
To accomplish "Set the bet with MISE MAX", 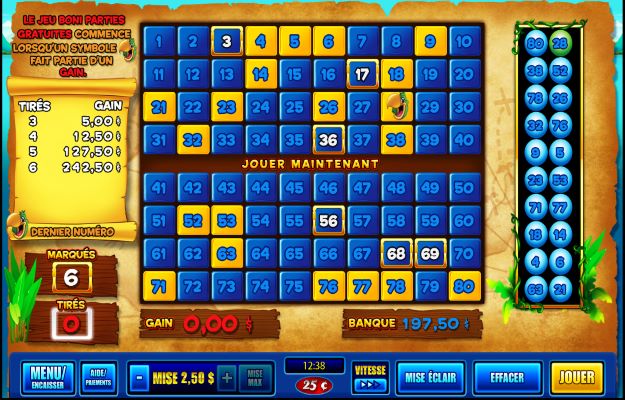I will coord(256,378).
